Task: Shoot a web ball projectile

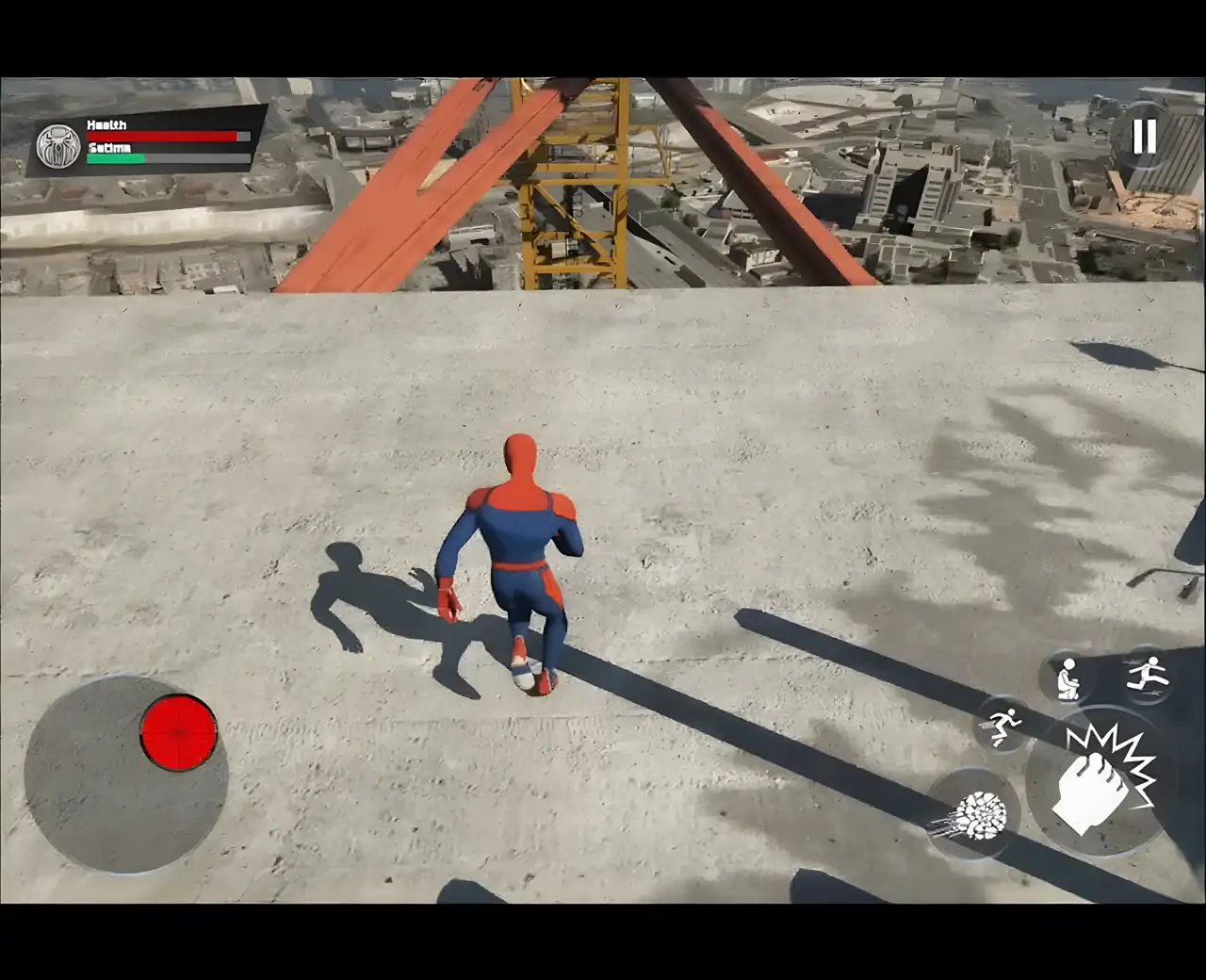Action: (x=974, y=812)
